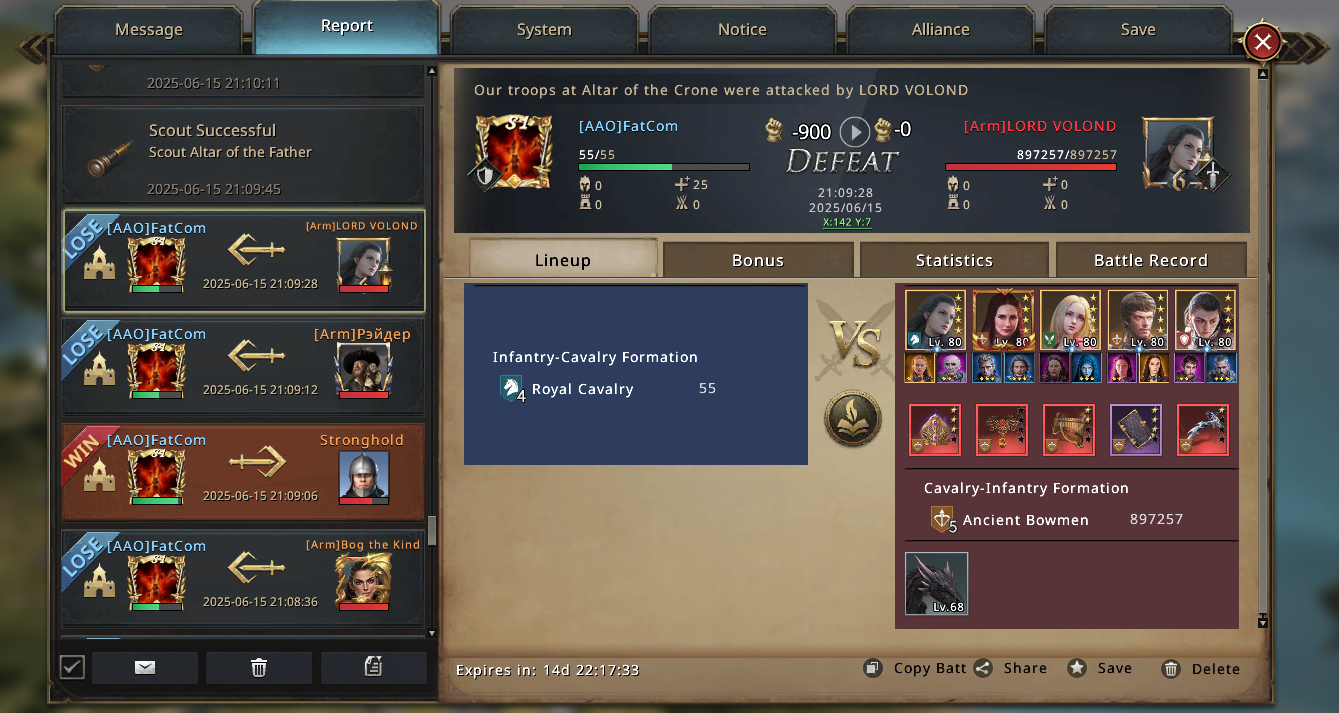This screenshot has height=713, width=1339.
Task: Show the Bonus tab
Action: (757, 260)
